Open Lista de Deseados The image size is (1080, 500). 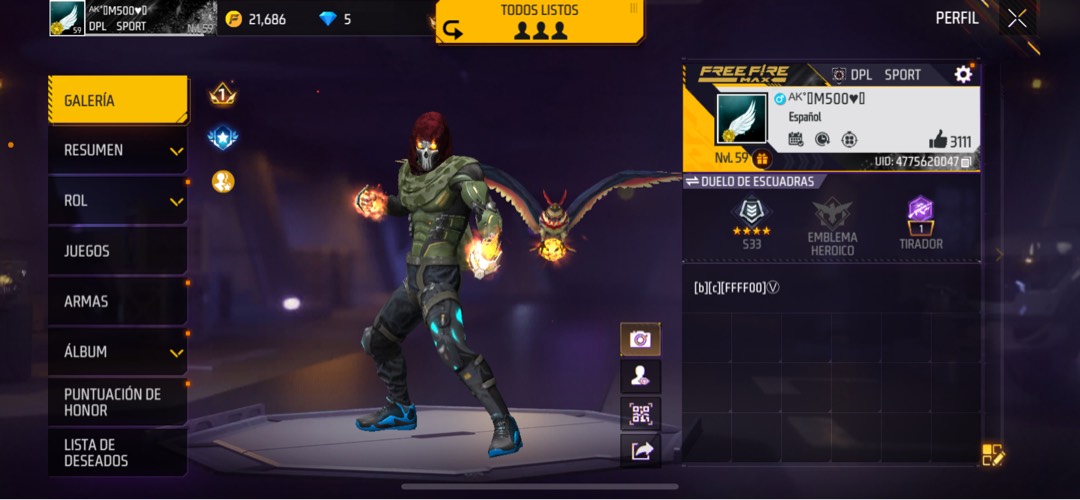pyautogui.click(x=117, y=452)
